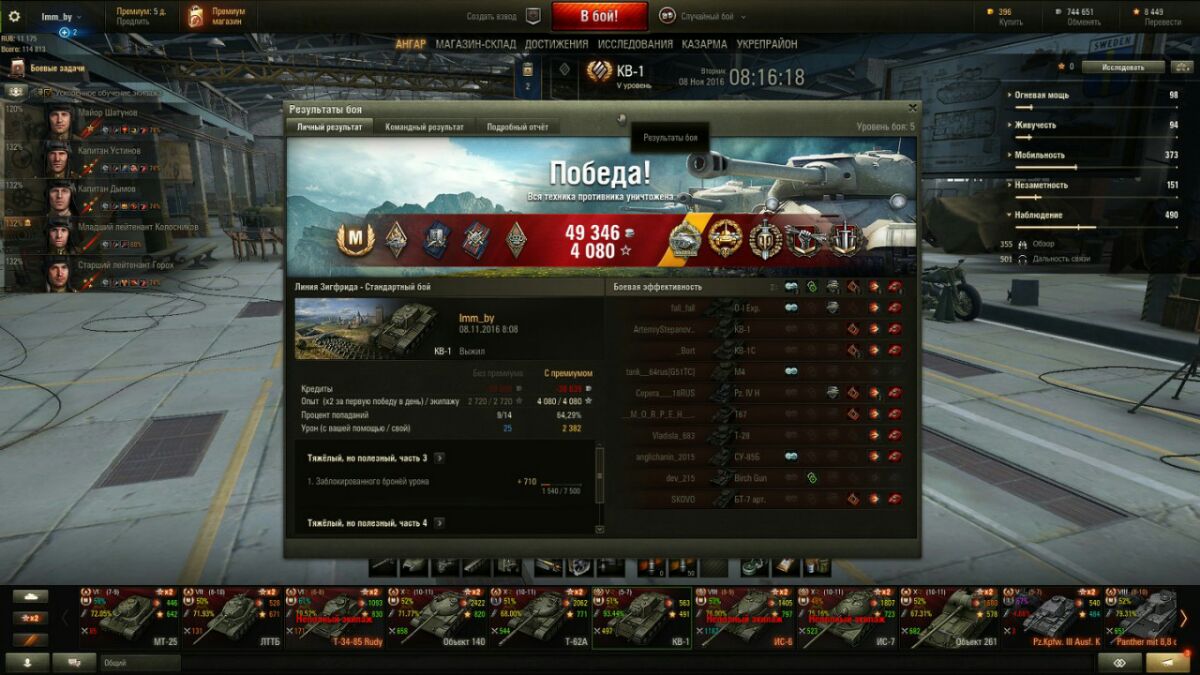Viewport: 1200px width, 675px height.
Task: Open the settings gear menu
Action: tap(14, 17)
